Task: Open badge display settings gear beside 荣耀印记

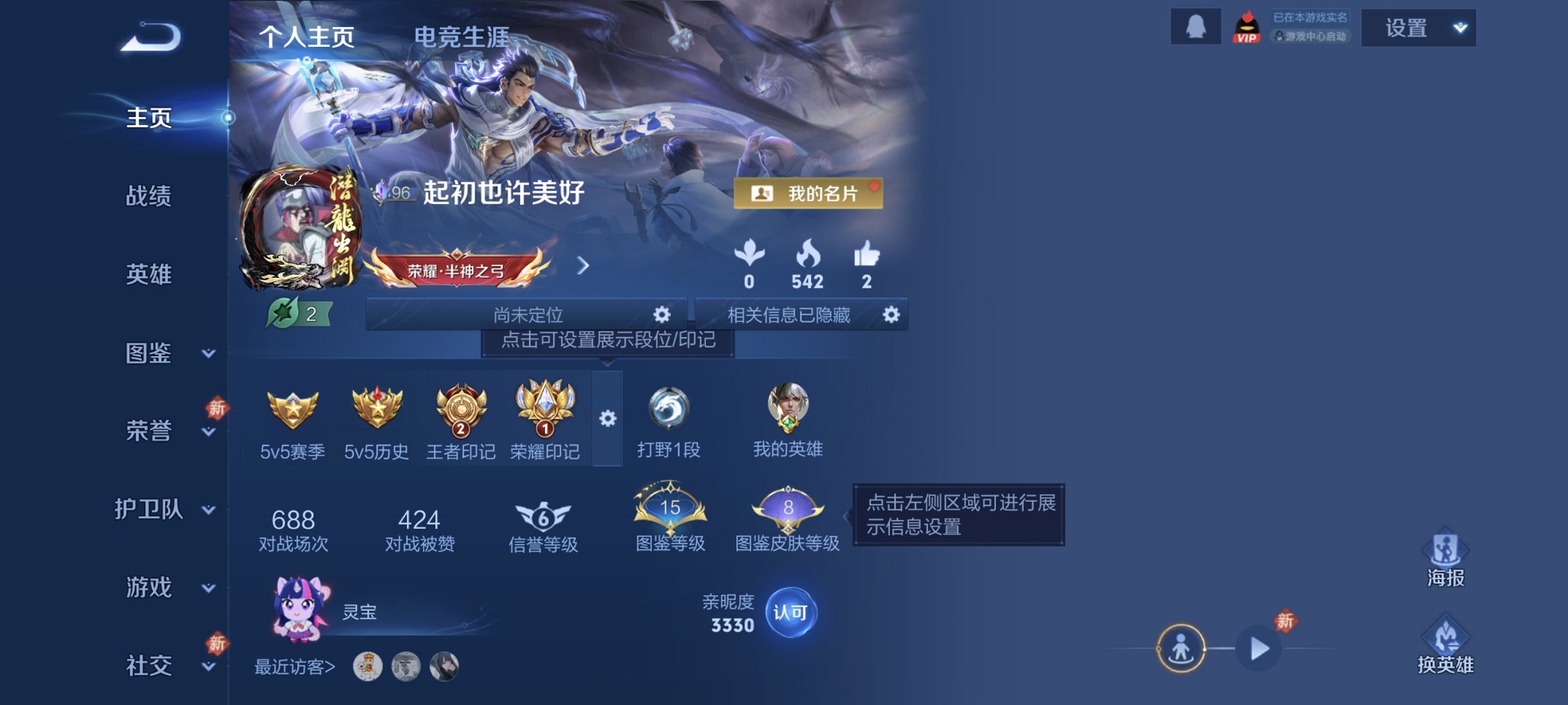Action: click(x=608, y=418)
